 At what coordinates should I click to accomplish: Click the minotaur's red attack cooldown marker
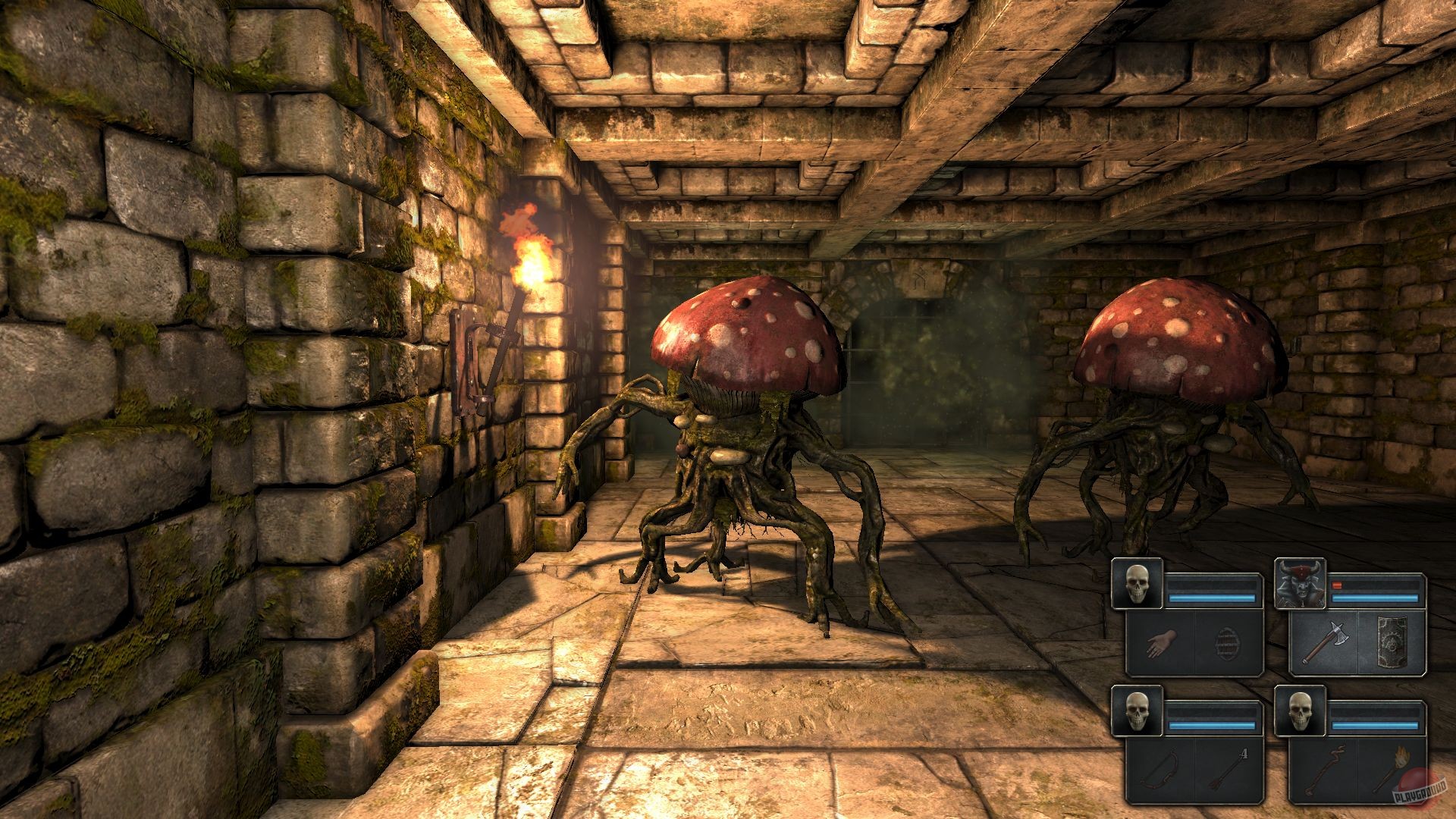tap(1336, 585)
